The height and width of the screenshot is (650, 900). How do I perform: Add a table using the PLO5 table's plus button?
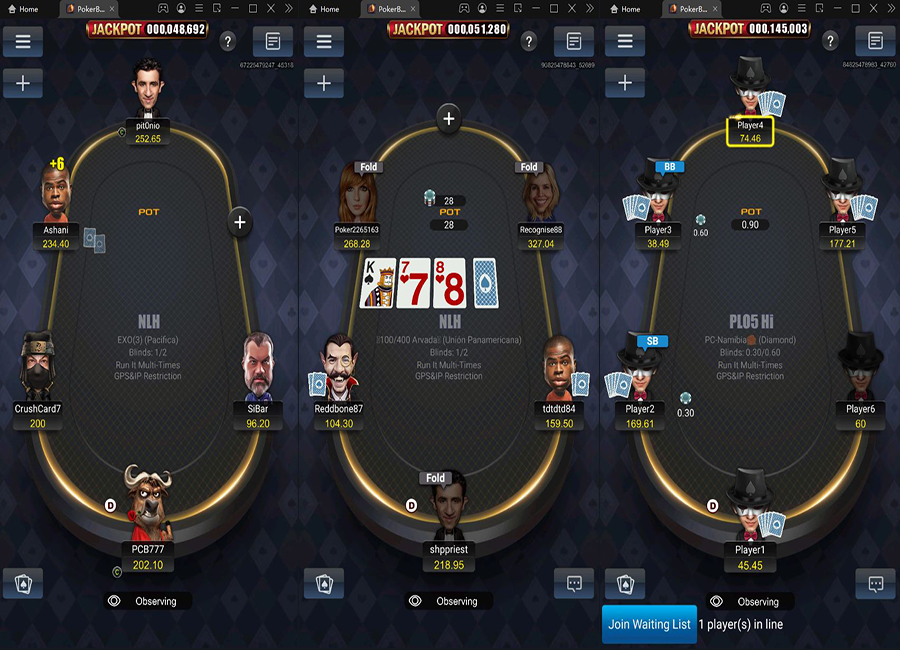[625, 83]
